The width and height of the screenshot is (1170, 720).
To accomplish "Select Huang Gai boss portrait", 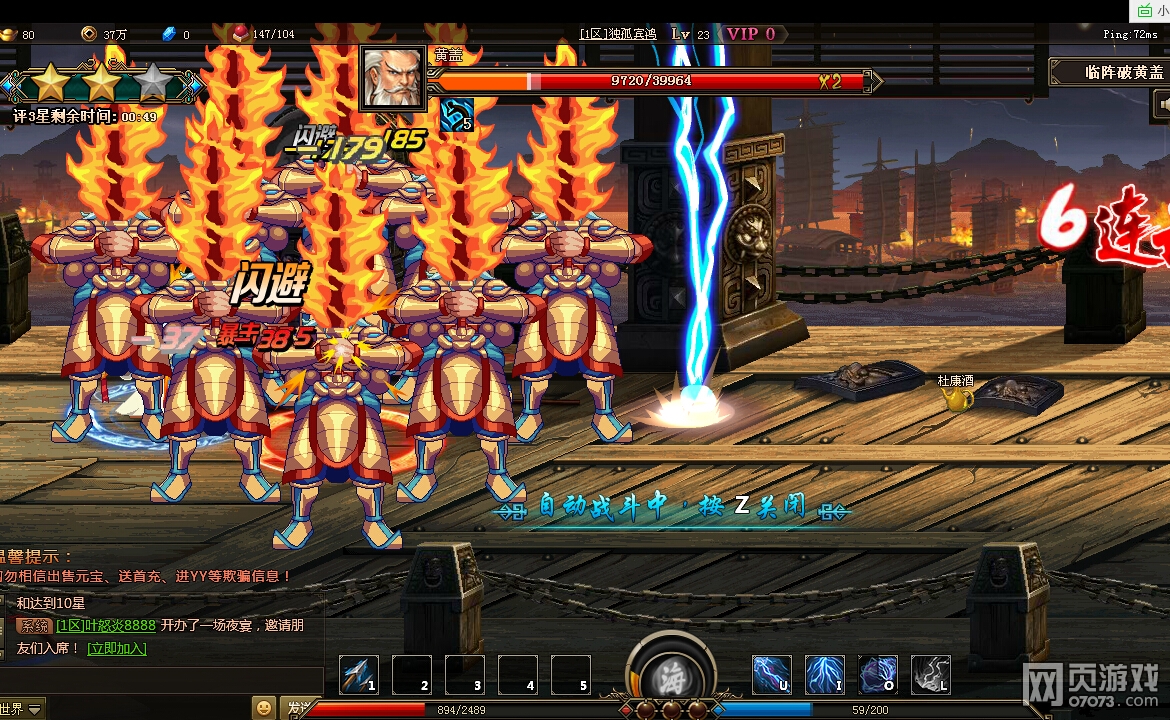I will 393,78.
